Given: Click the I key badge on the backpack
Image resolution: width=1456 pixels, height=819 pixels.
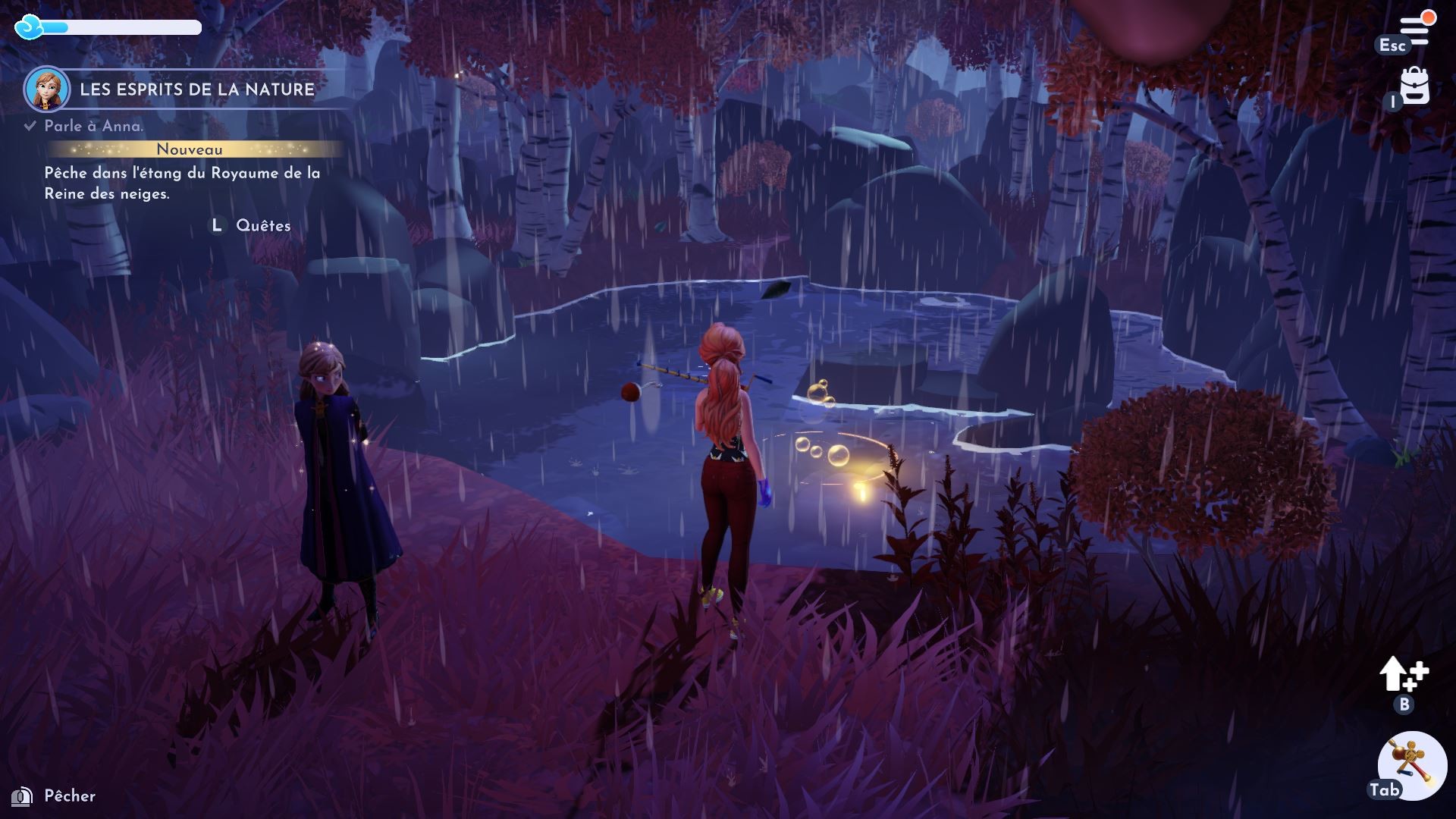Looking at the screenshot, I should [1393, 103].
